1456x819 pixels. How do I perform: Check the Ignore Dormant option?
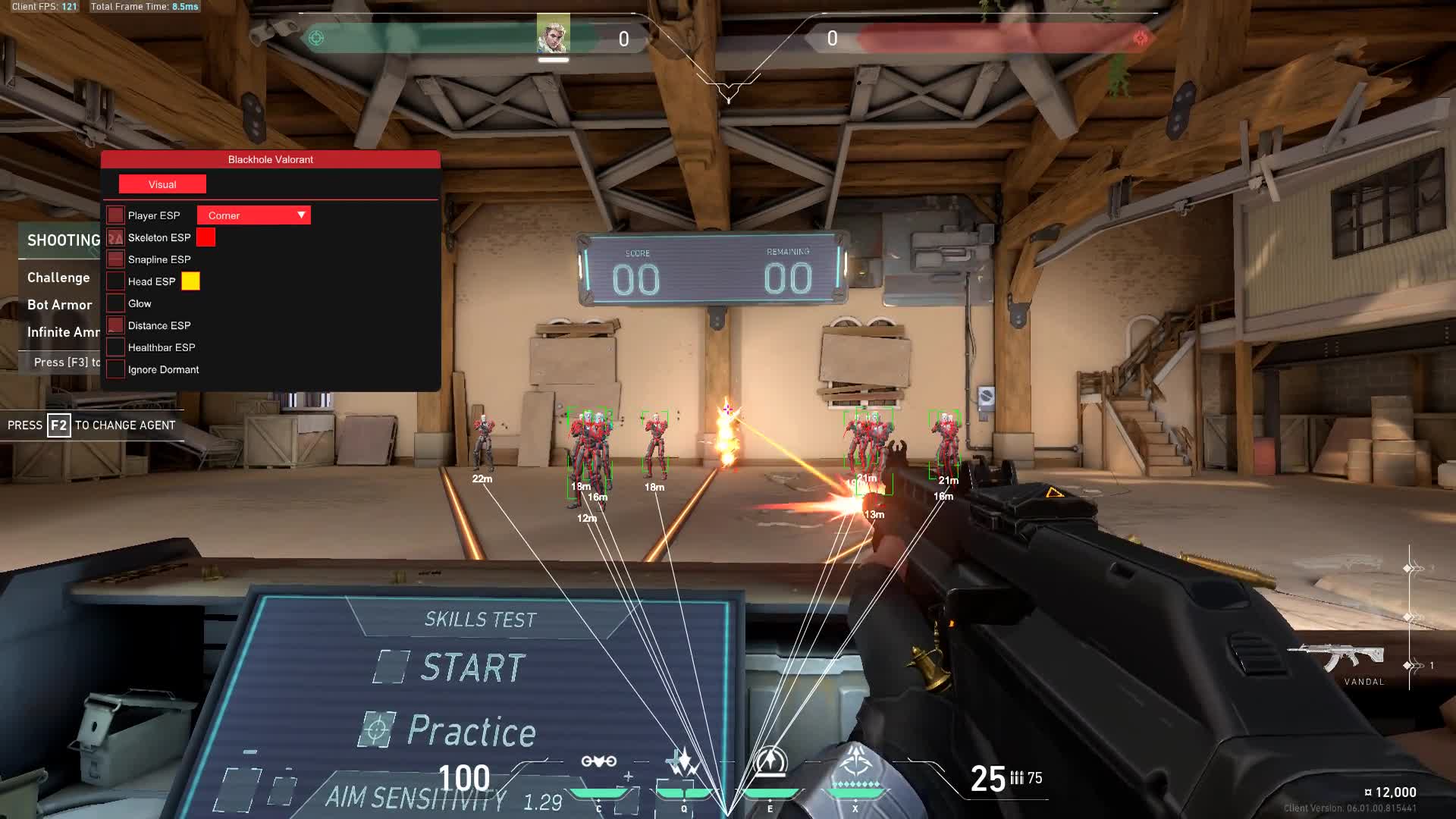point(115,369)
